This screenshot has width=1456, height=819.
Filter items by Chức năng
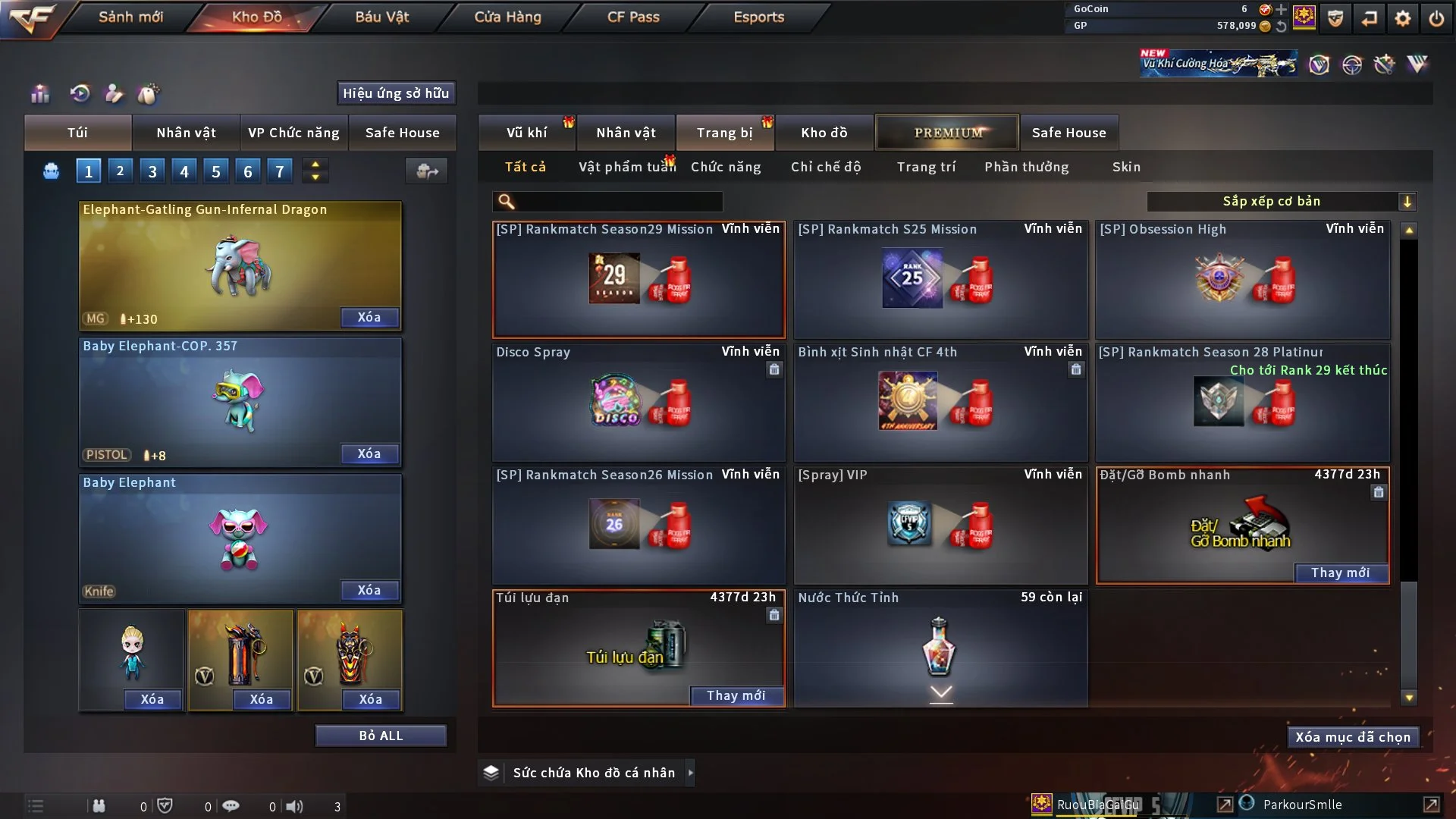[726, 167]
